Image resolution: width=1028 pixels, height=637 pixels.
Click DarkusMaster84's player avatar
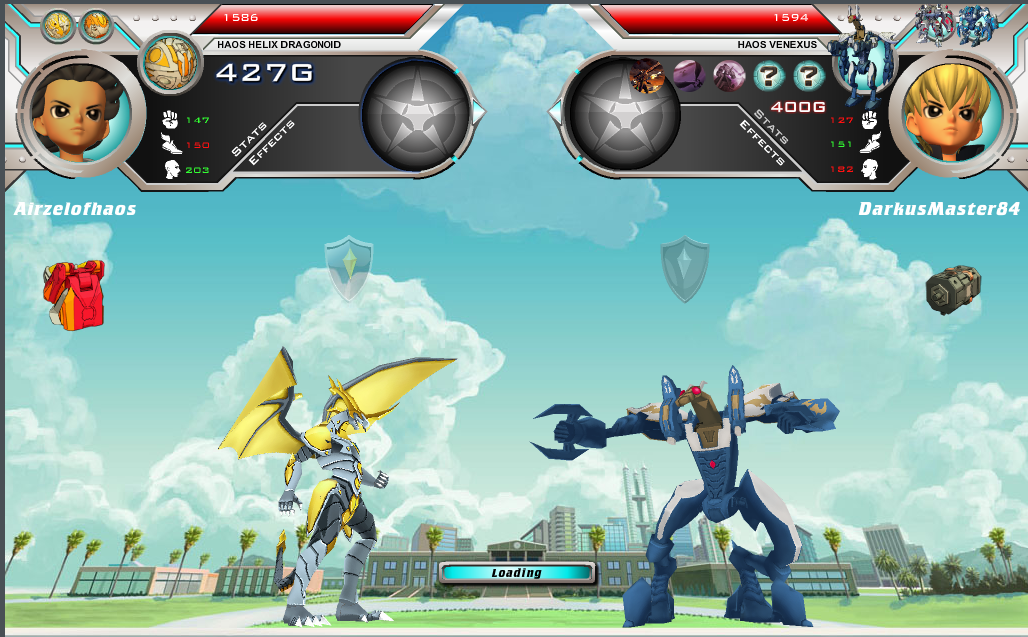coord(947,112)
